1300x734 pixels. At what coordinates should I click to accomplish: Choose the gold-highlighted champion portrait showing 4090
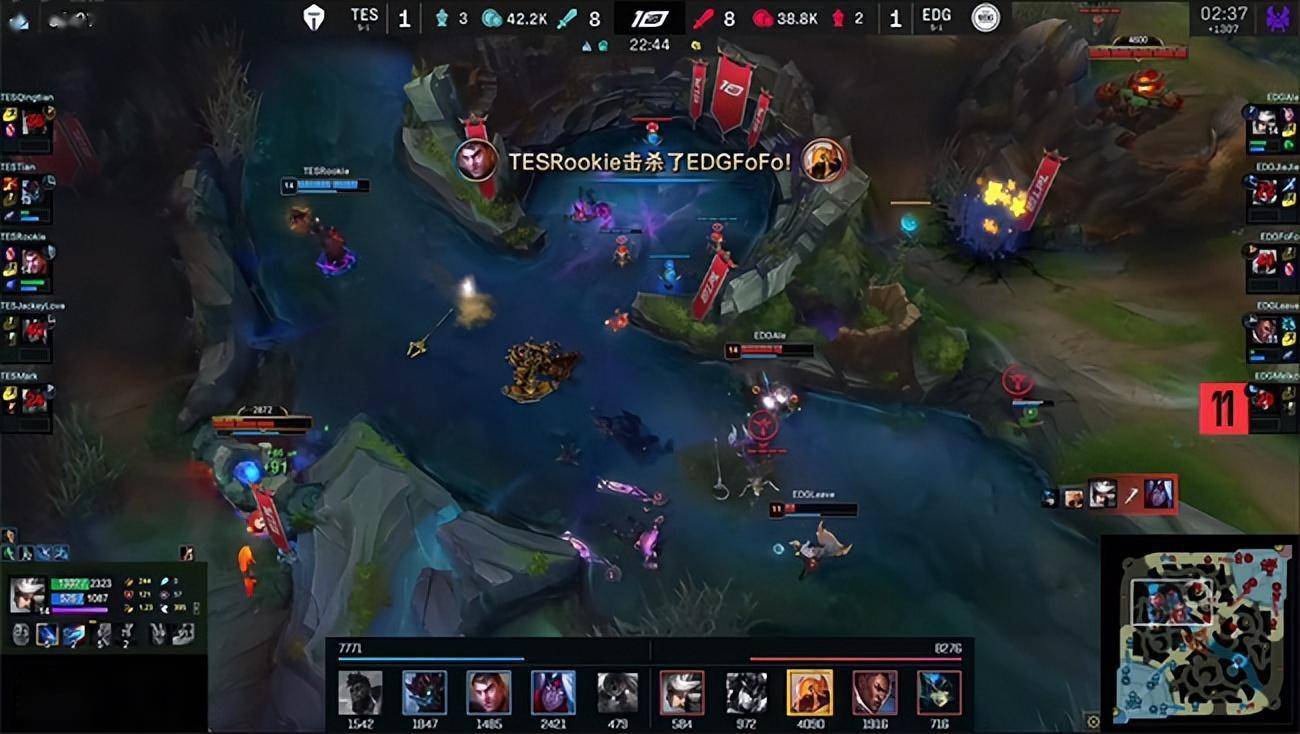click(809, 692)
